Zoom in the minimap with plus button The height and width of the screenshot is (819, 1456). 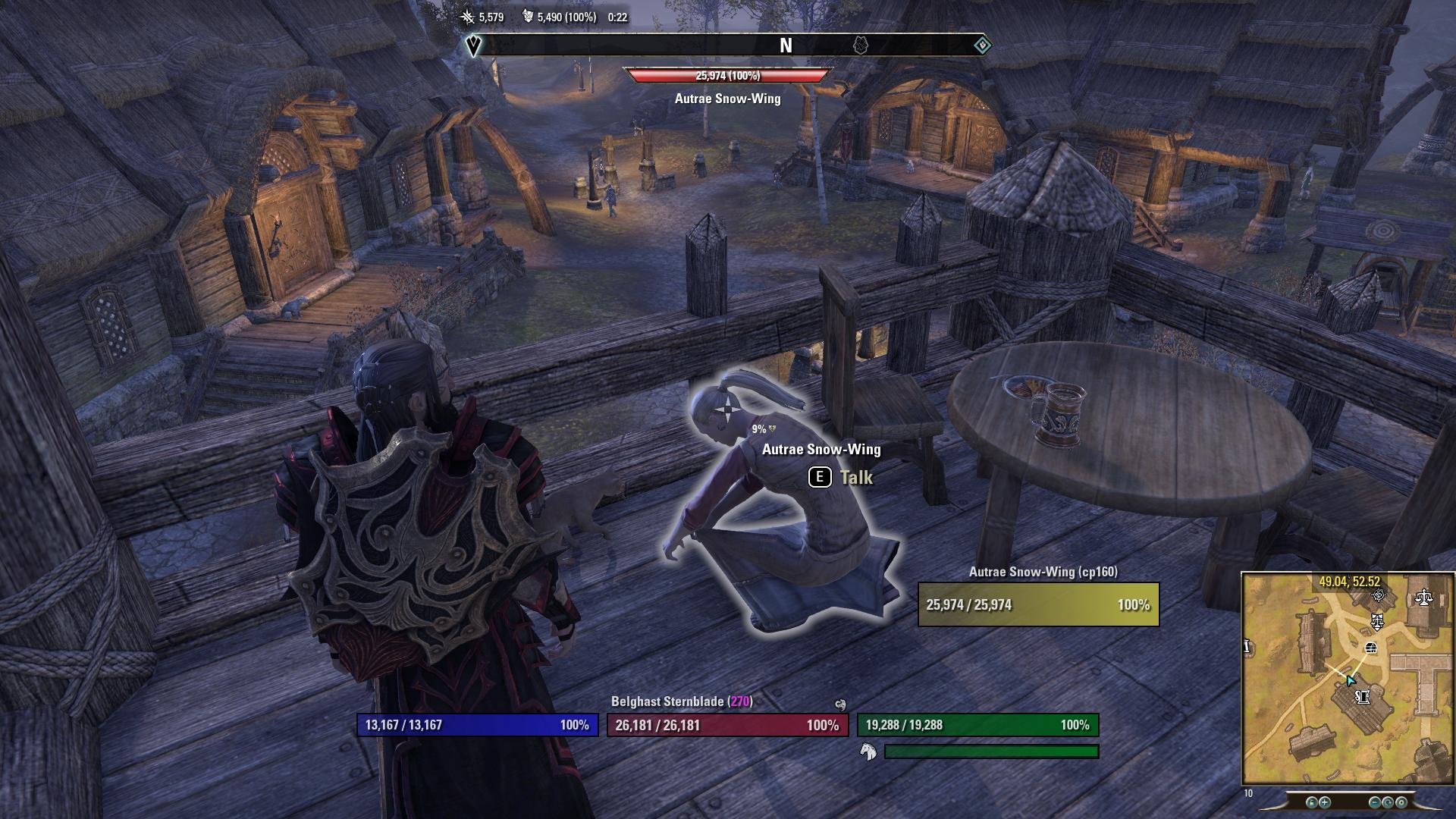click(1325, 802)
